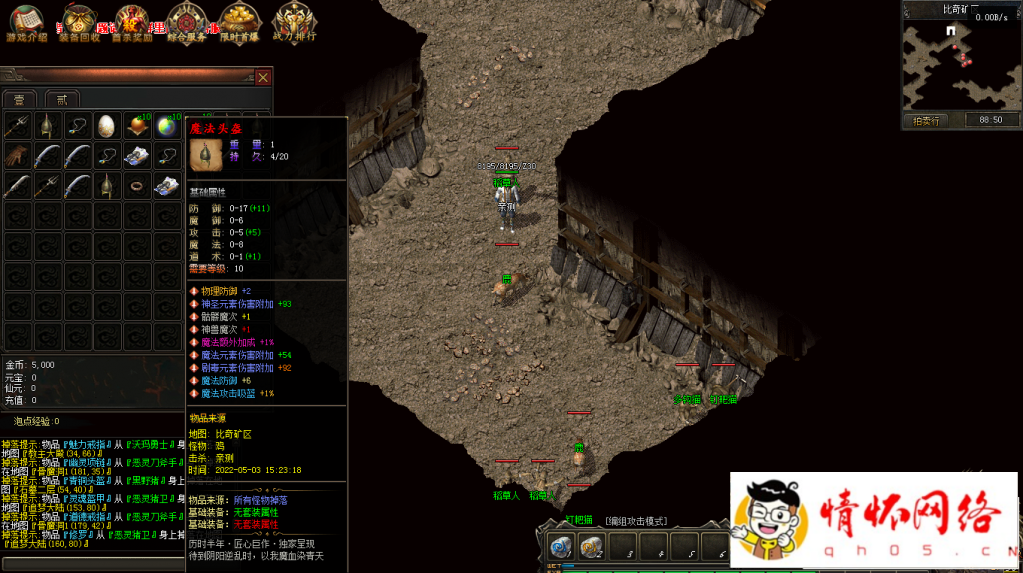Screen dimensions: 1023x573
Task: Select the bronze ring in the bag
Action: point(136,186)
